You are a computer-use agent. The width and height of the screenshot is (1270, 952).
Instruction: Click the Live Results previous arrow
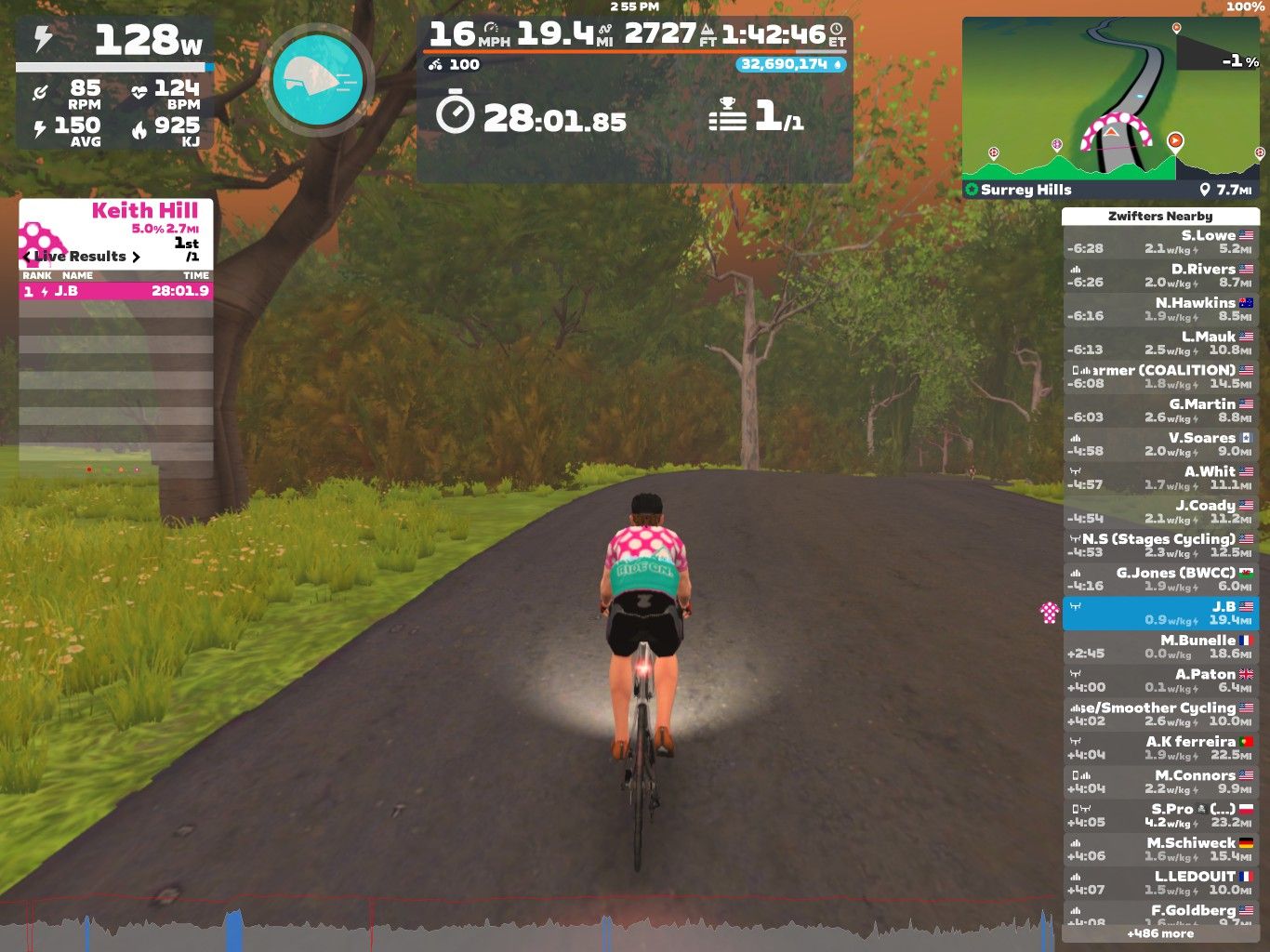[x=27, y=257]
